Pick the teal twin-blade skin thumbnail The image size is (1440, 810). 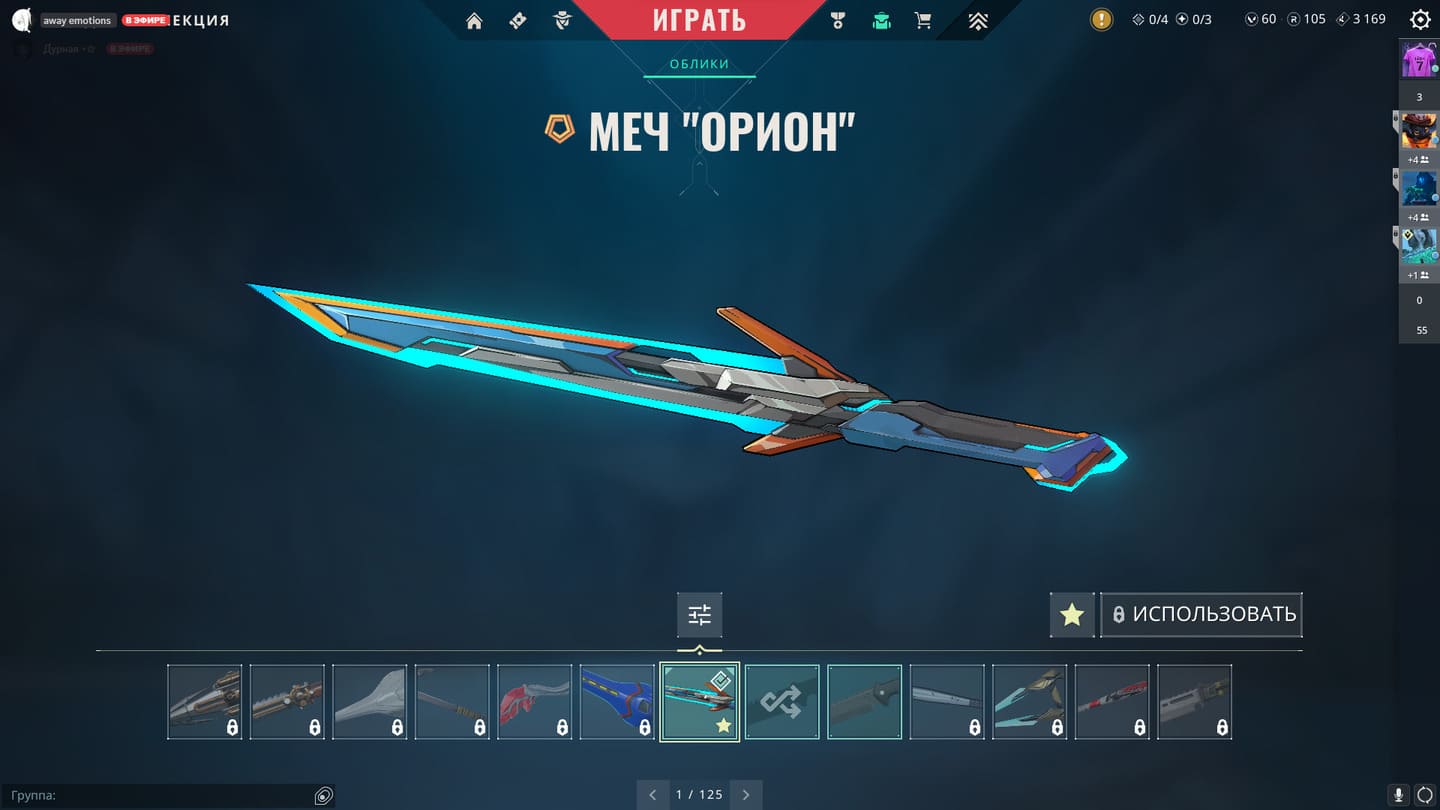click(x=1029, y=702)
